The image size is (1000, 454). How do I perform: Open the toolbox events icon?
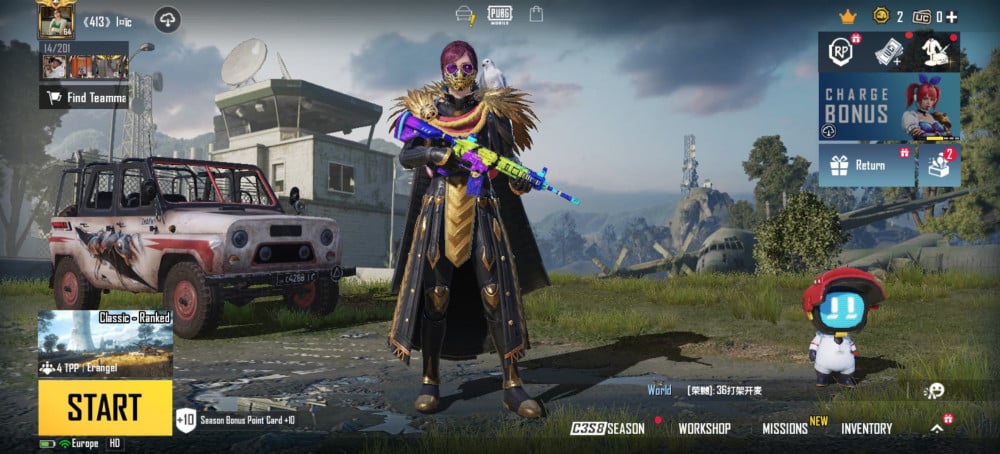(940, 165)
